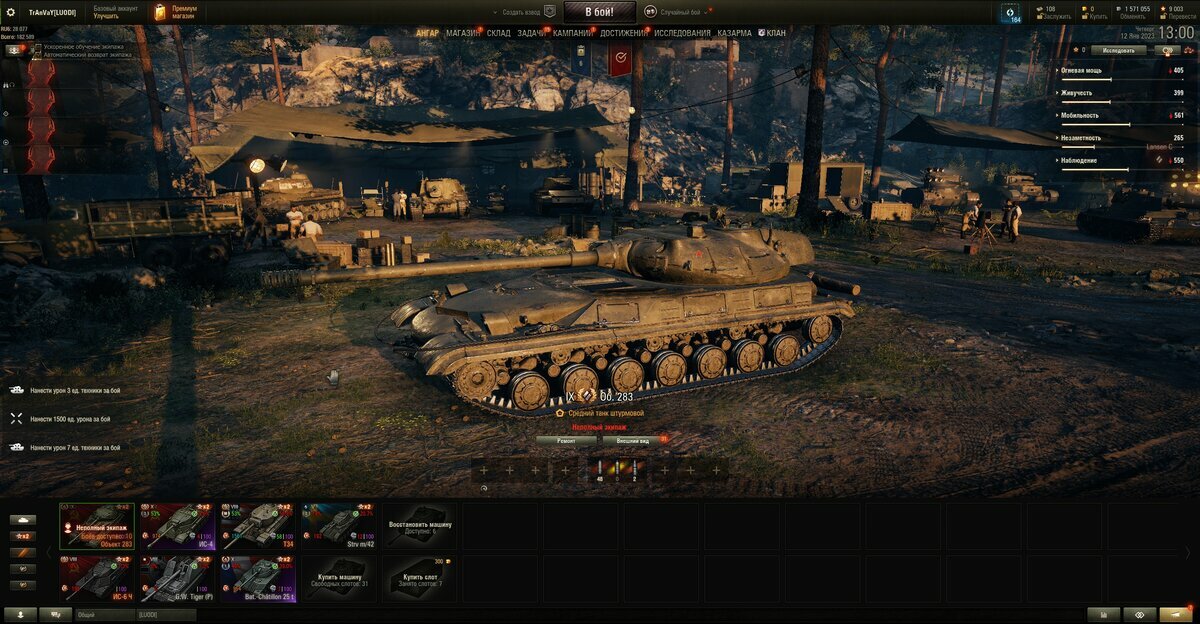Go to the ЗАДАЧИ tab
Image resolution: width=1200 pixels, height=624 pixels.
tap(532, 33)
